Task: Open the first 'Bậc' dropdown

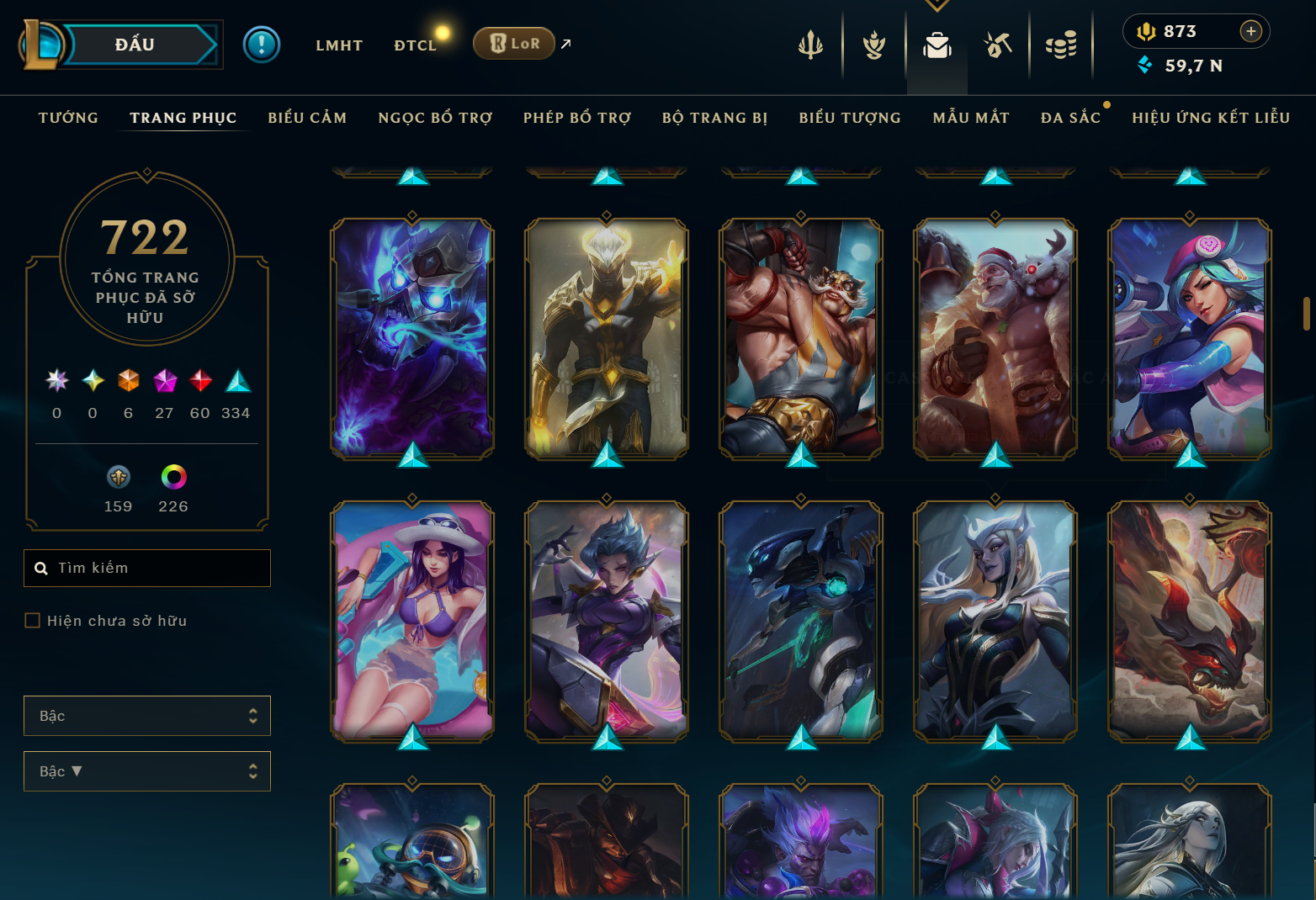Action: (147, 716)
